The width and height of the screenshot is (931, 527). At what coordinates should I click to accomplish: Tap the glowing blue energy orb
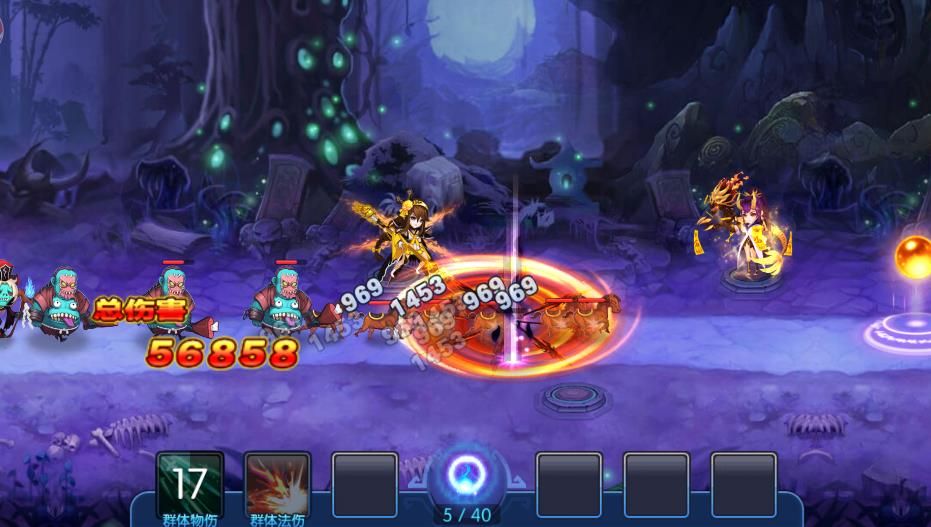[466, 473]
